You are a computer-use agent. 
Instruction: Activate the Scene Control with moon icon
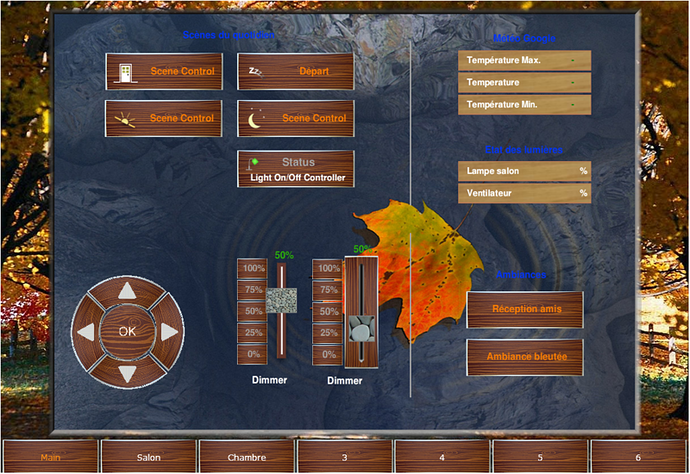pos(296,118)
